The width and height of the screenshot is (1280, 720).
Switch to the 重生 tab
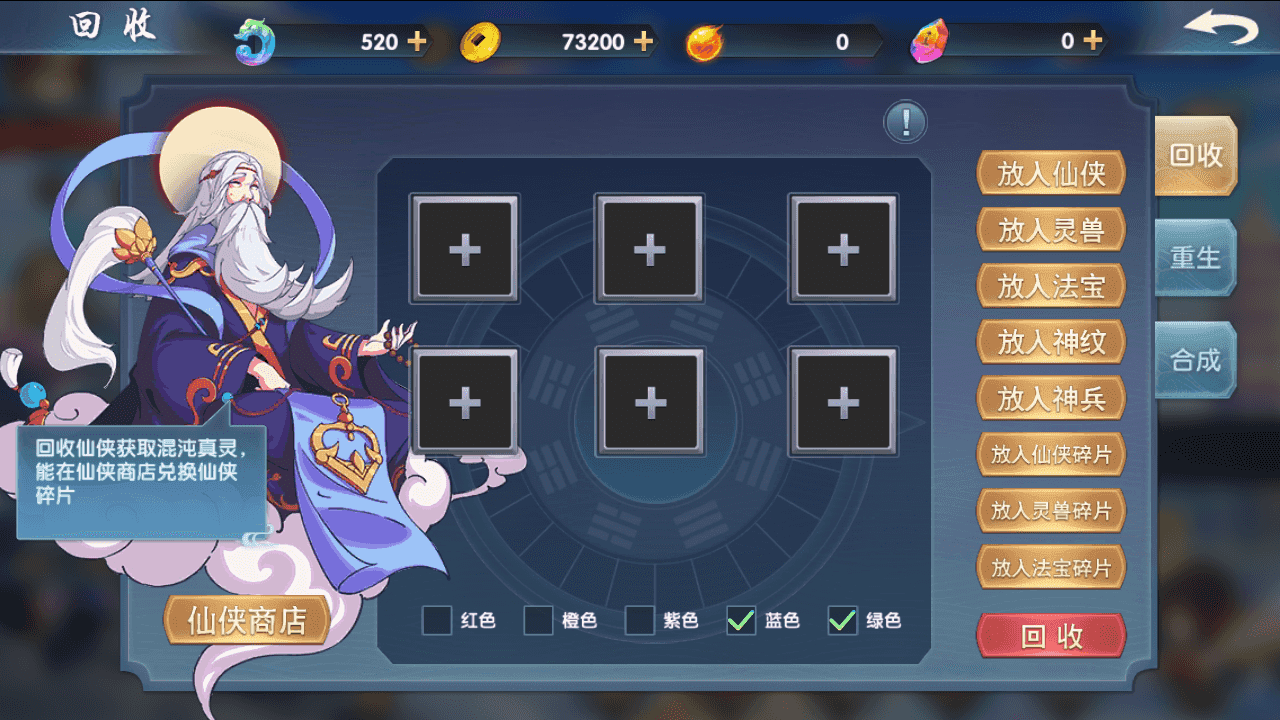(1195, 258)
